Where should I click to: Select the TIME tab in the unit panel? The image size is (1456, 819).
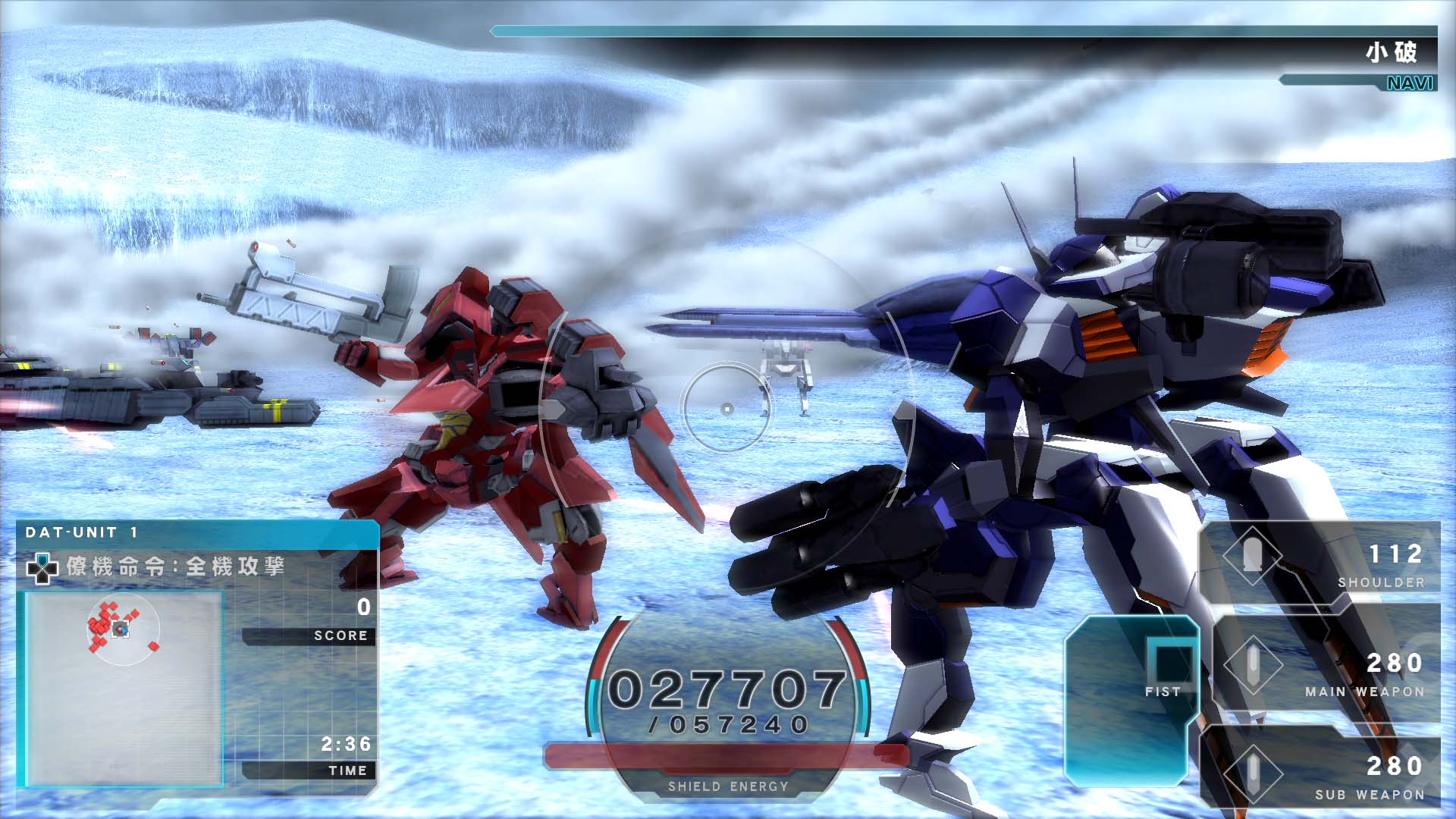pos(347,769)
